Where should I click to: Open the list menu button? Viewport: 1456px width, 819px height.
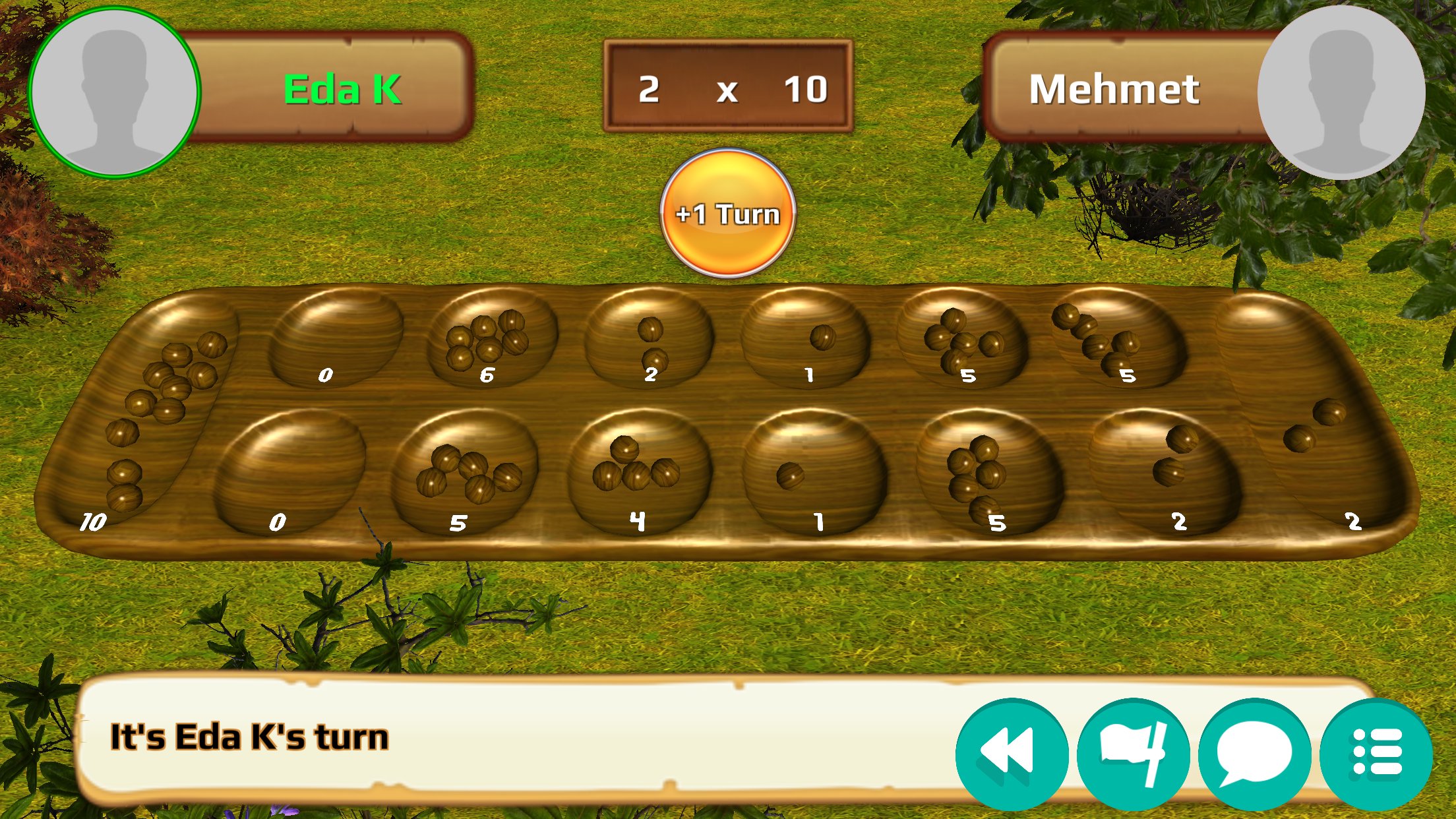point(1376,754)
